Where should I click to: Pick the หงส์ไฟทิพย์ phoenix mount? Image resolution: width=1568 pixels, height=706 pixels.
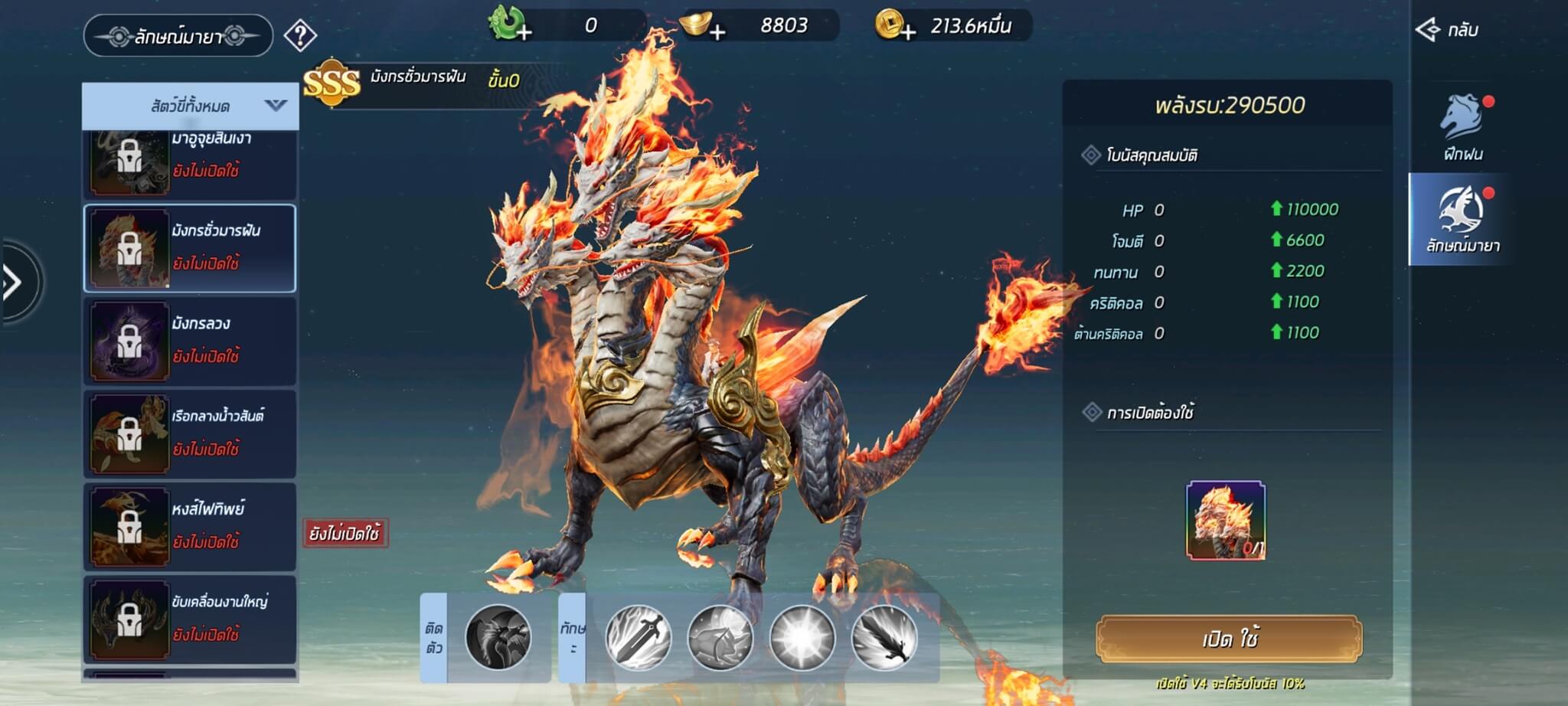[x=190, y=526]
